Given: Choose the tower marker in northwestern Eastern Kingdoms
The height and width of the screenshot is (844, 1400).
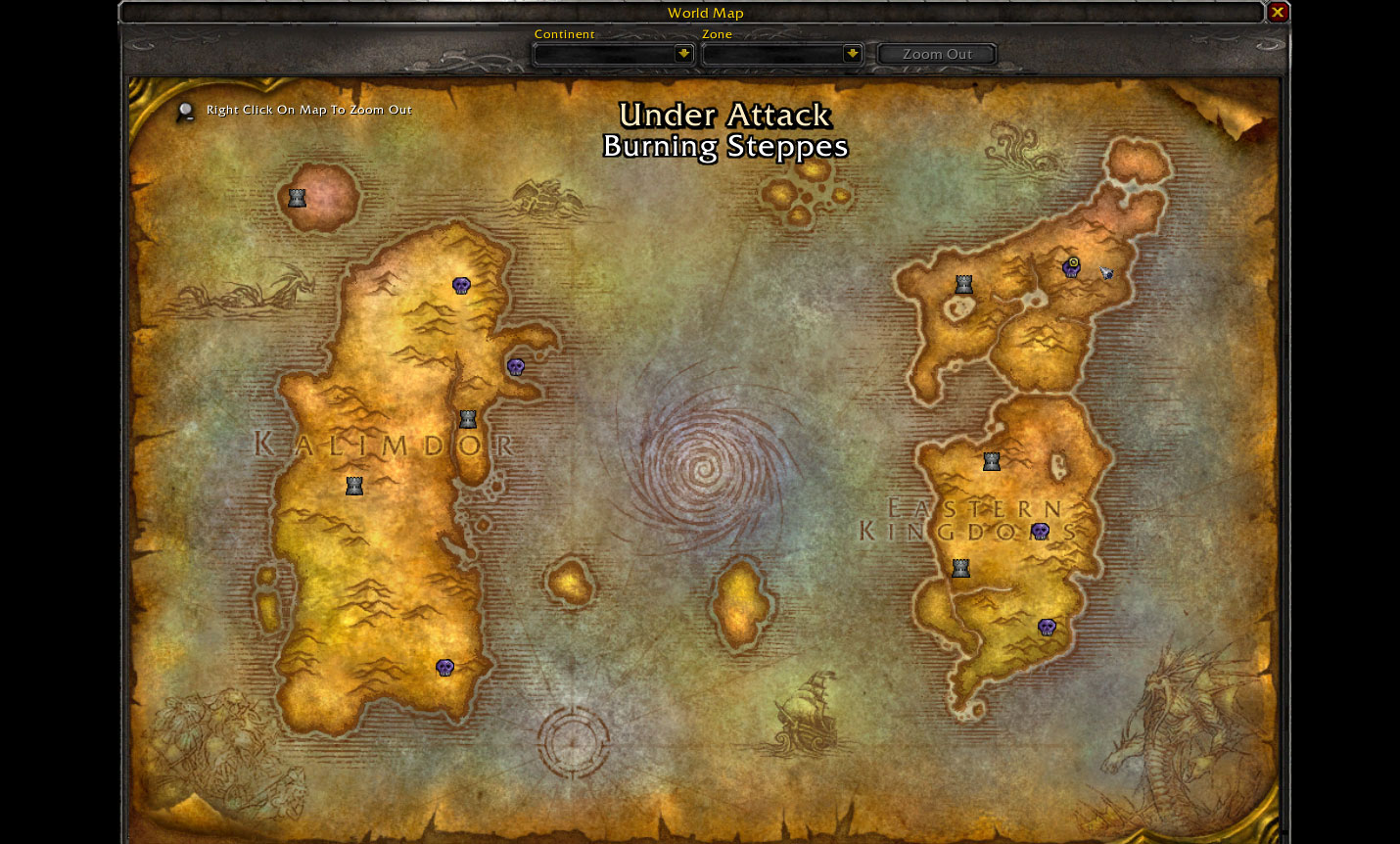Looking at the screenshot, I should (964, 284).
